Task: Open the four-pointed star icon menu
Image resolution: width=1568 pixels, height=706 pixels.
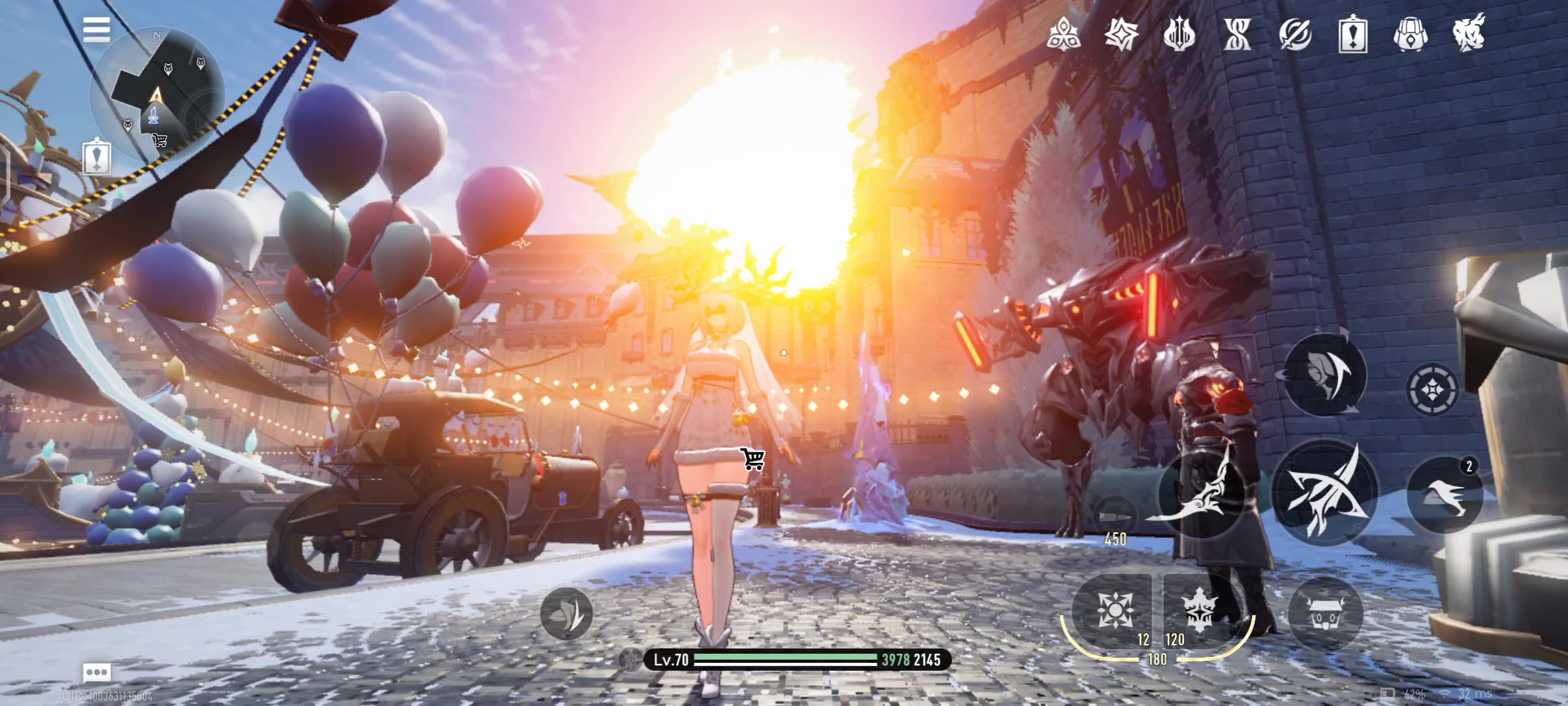Action: (1121, 34)
